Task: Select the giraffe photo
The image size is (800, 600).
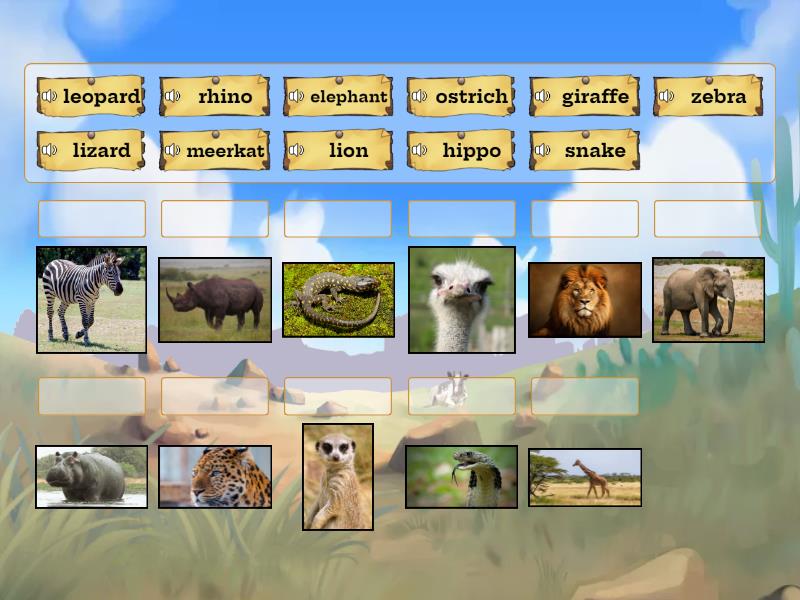Action: point(585,477)
